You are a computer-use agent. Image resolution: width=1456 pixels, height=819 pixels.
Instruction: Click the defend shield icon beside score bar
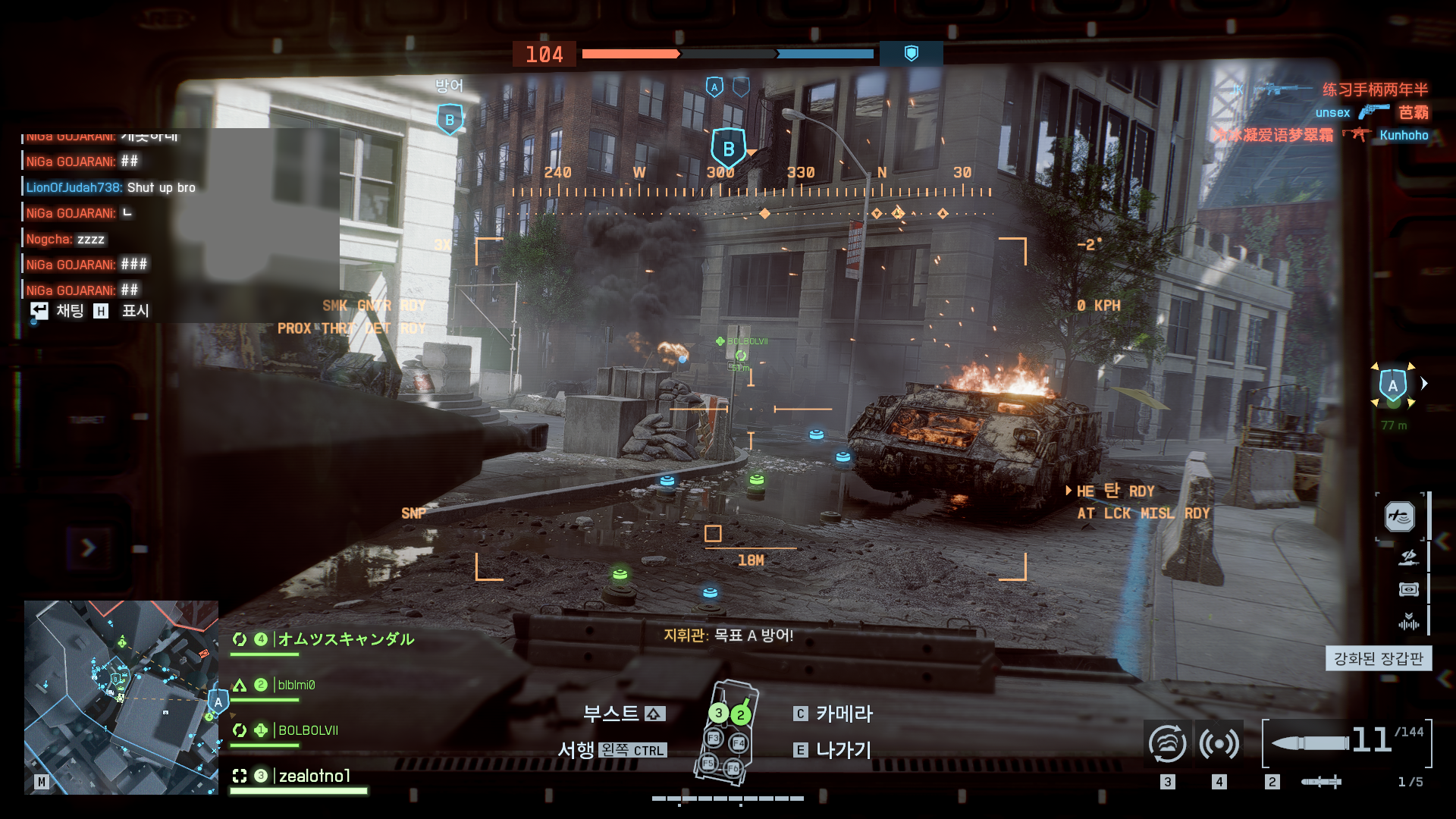click(912, 53)
